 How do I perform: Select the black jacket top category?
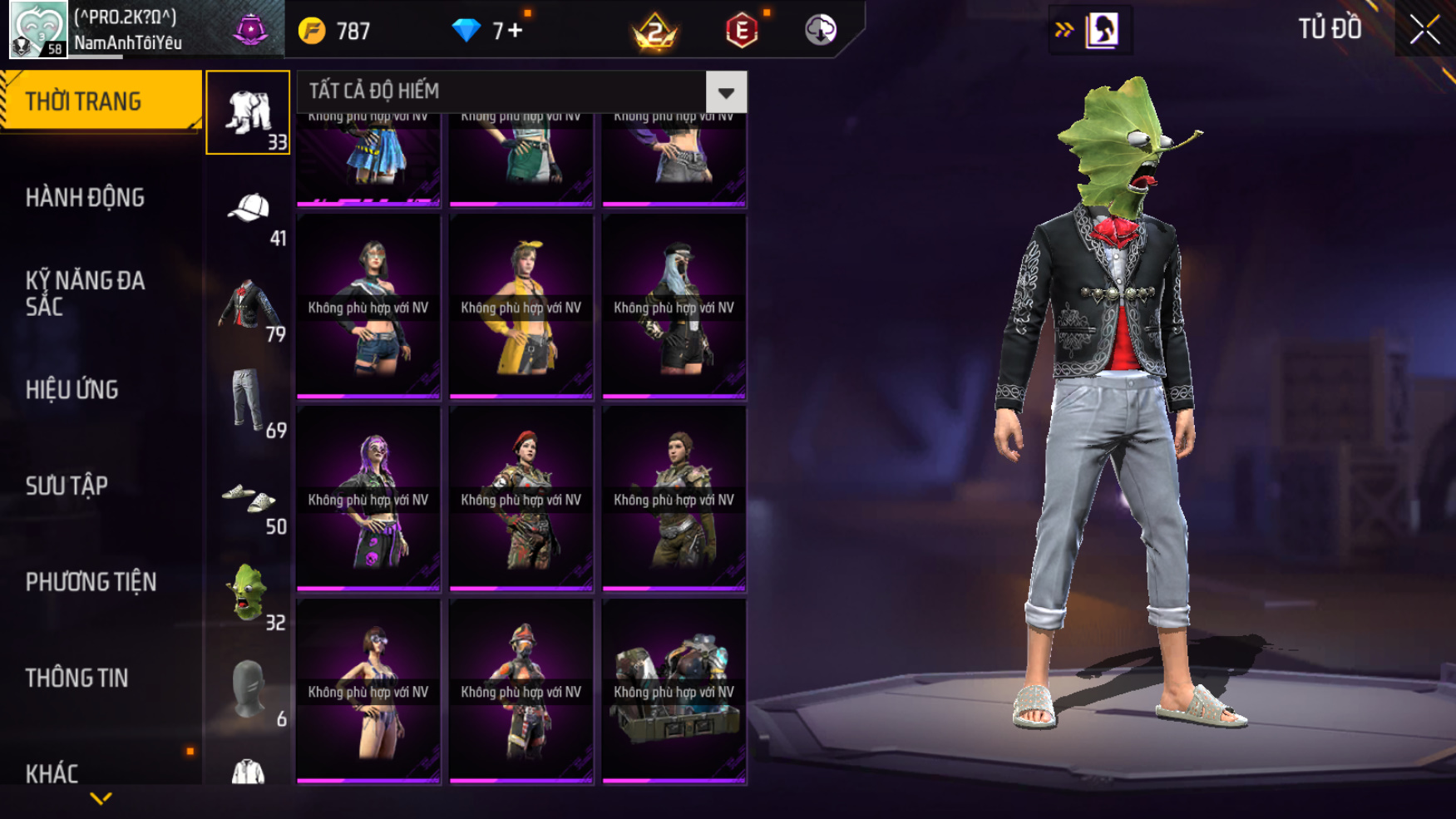(x=248, y=306)
